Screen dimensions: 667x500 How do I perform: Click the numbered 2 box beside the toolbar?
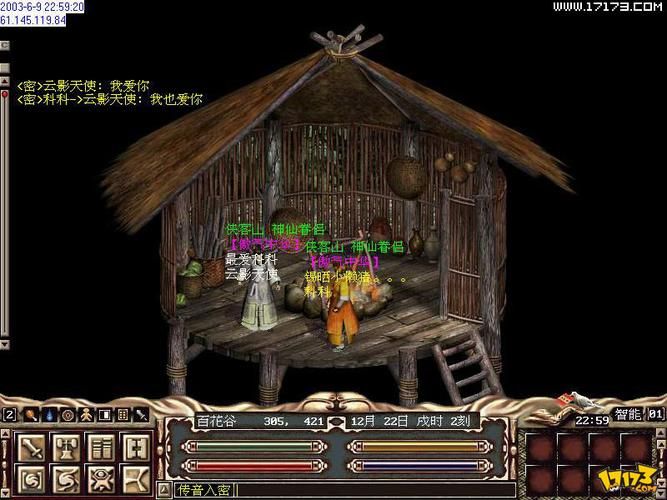[x=9, y=414]
